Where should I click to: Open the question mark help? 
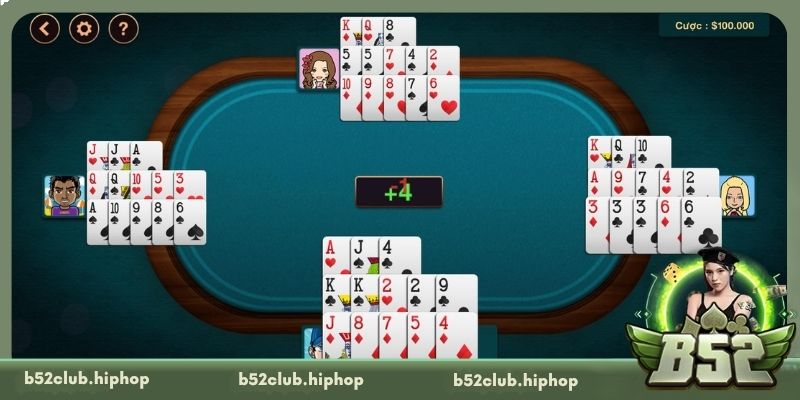coord(123,29)
